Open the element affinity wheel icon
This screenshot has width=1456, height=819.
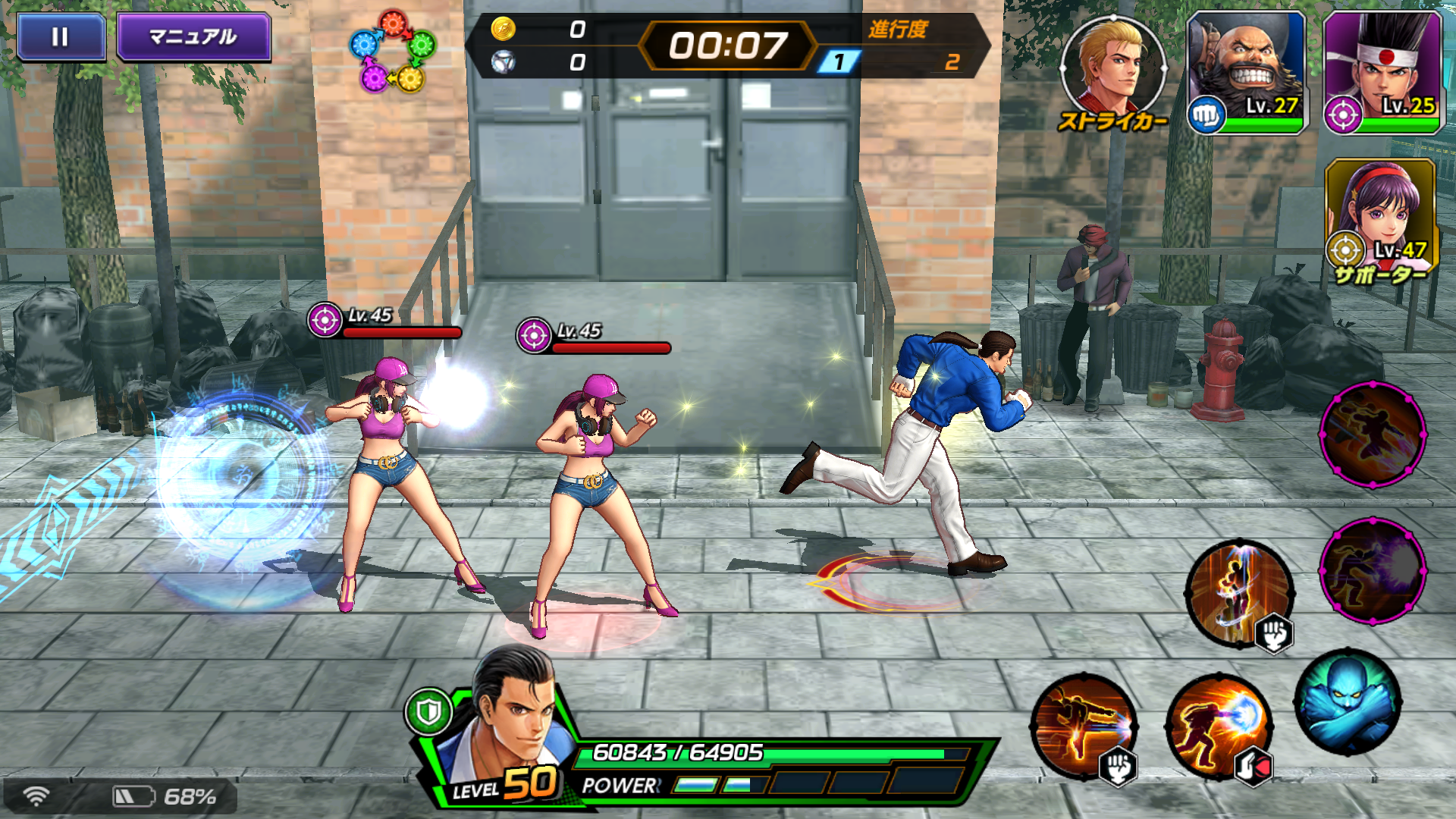pos(392,52)
